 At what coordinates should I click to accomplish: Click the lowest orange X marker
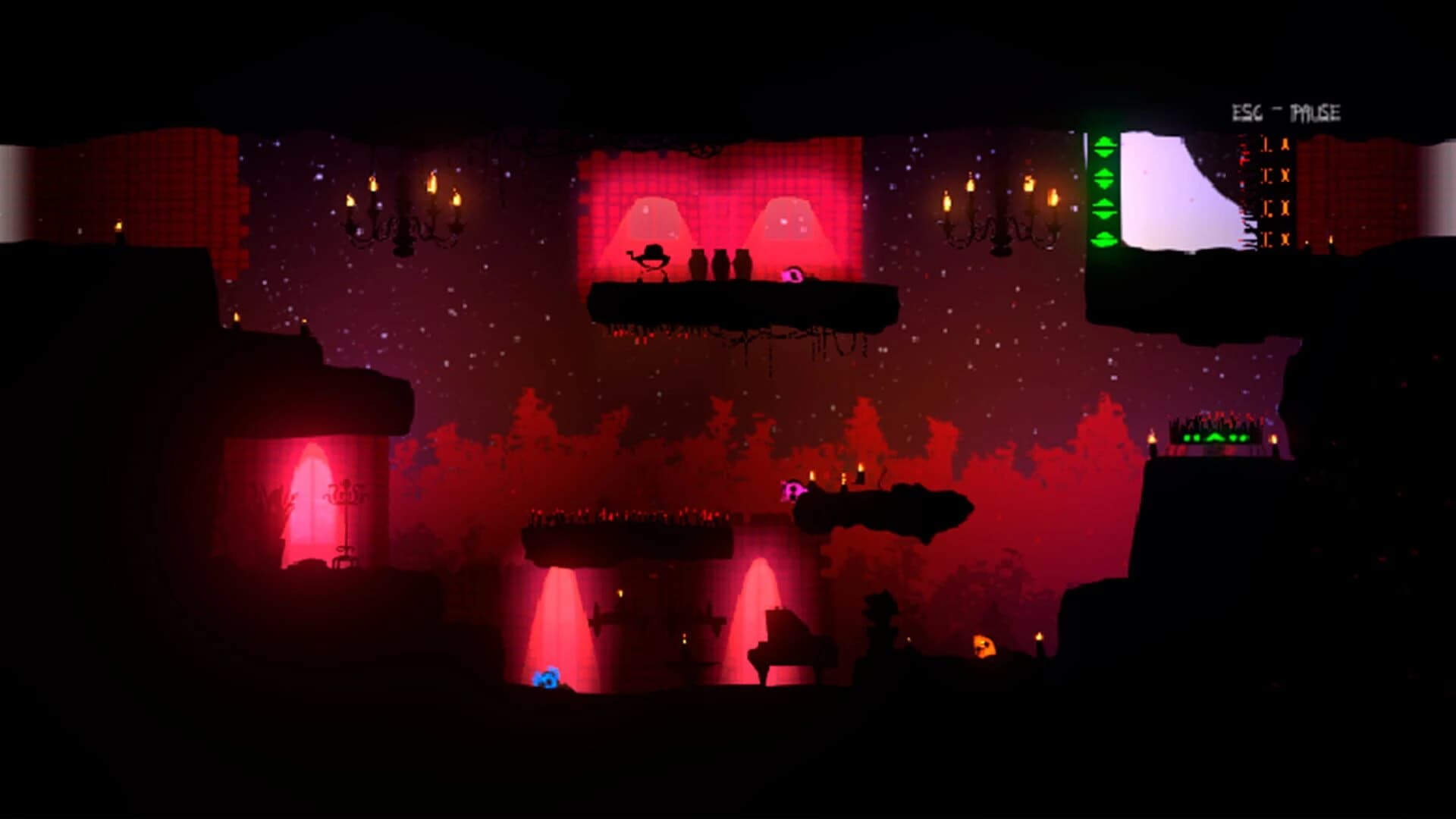click(1286, 239)
